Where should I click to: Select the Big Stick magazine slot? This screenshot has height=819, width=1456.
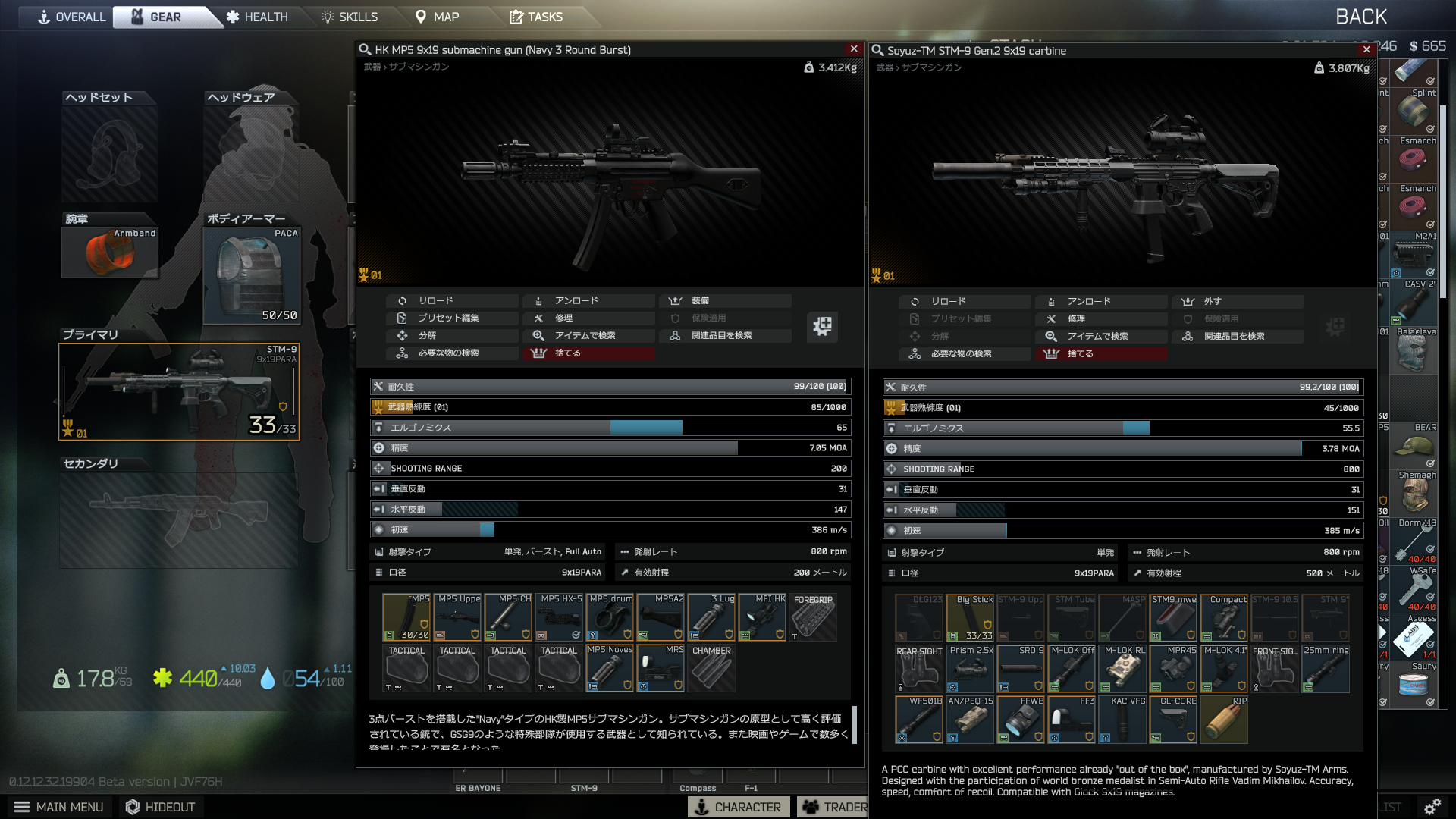pos(970,617)
